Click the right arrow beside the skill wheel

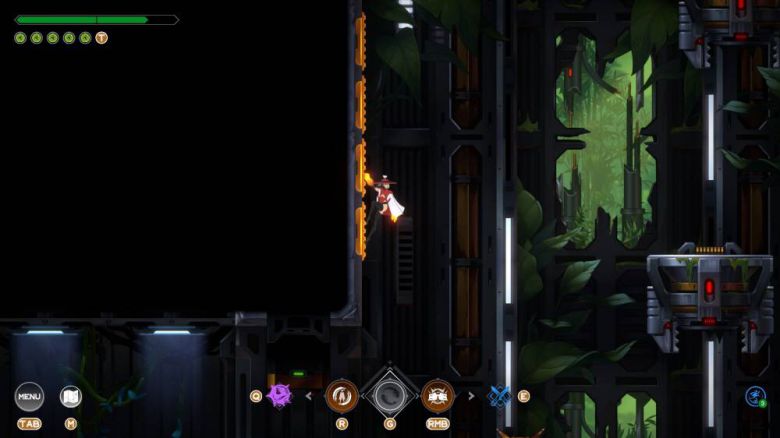[471, 396]
